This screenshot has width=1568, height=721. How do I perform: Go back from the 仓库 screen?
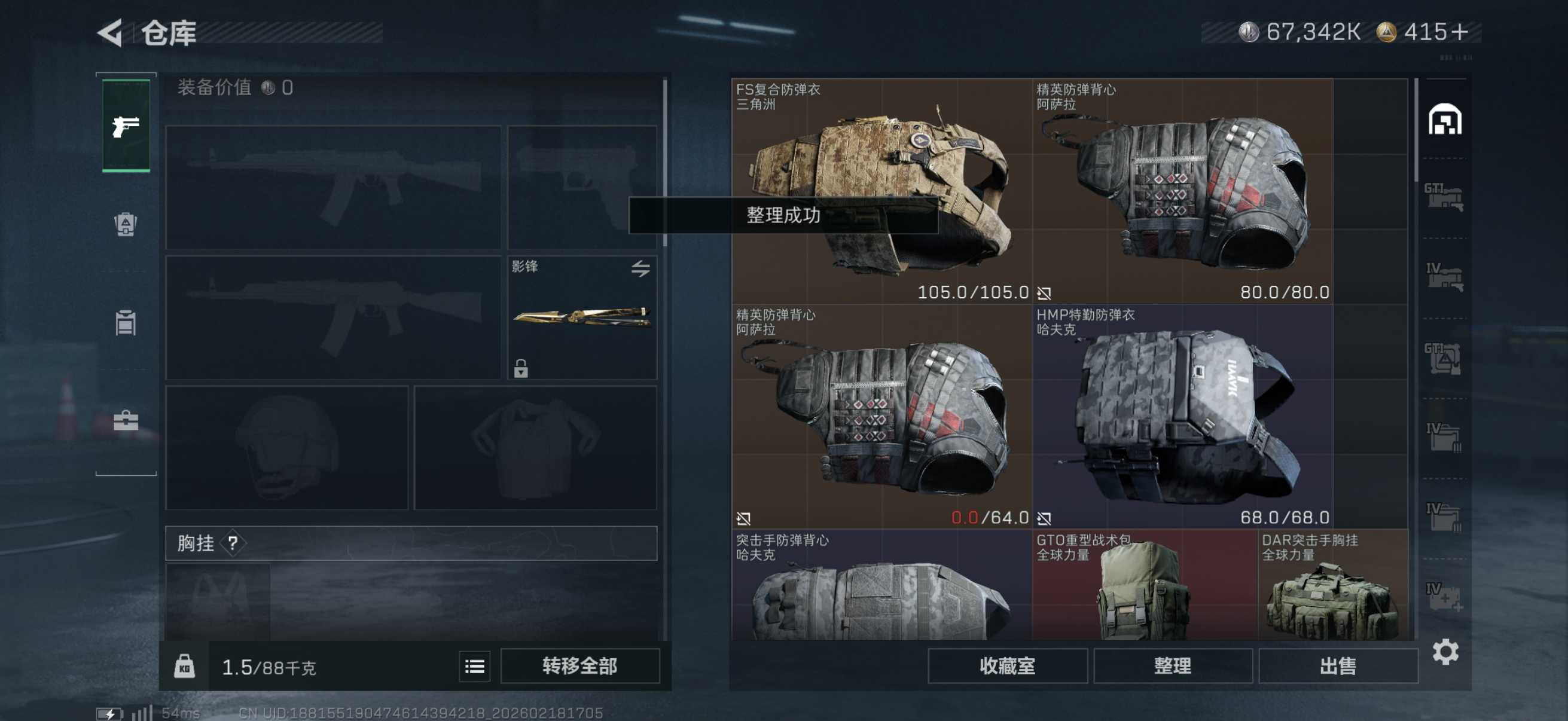tap(111, 33)
